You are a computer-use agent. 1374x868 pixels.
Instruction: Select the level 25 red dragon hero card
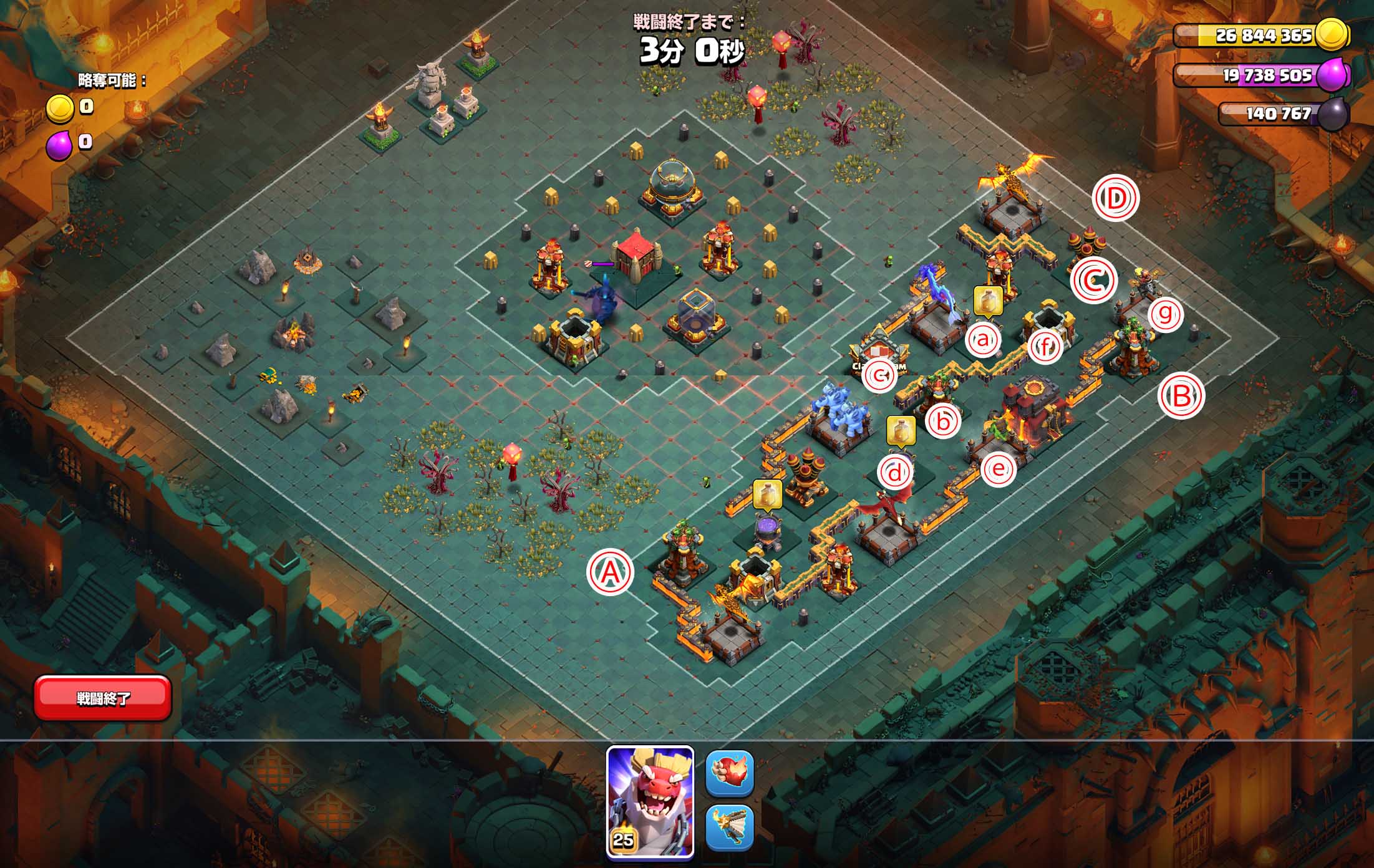(x=650, y=802)
